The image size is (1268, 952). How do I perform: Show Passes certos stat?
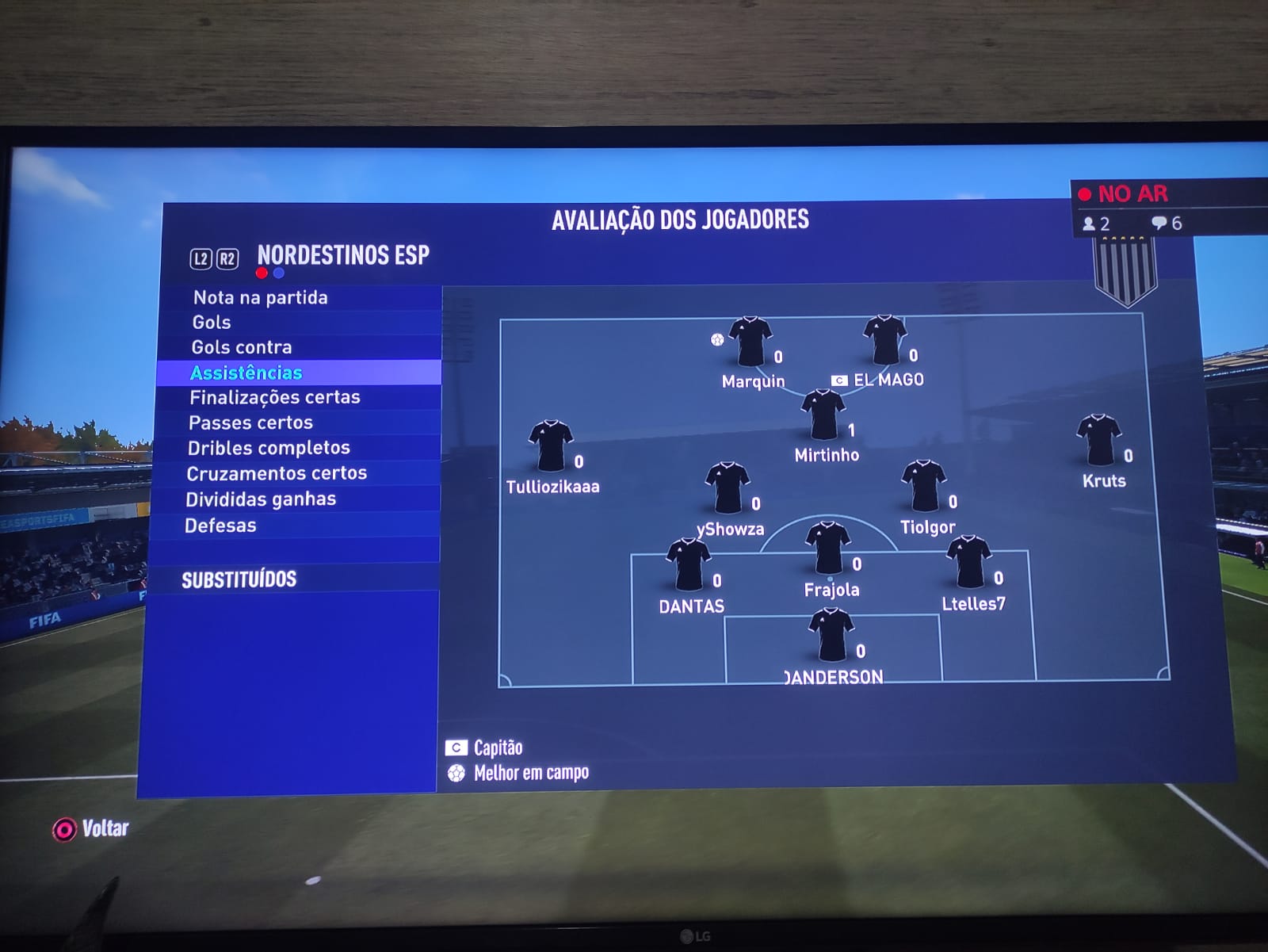(x=250, y=422)
